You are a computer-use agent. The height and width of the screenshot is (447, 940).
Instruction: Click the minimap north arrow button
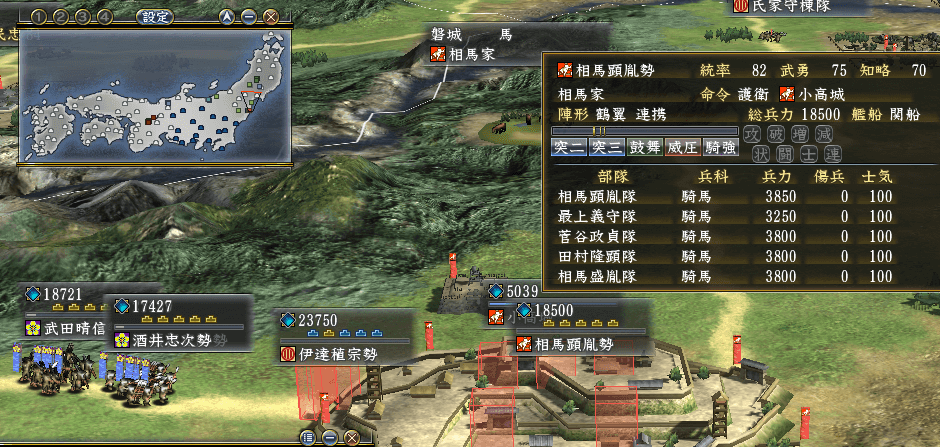[x=227, y=17]
